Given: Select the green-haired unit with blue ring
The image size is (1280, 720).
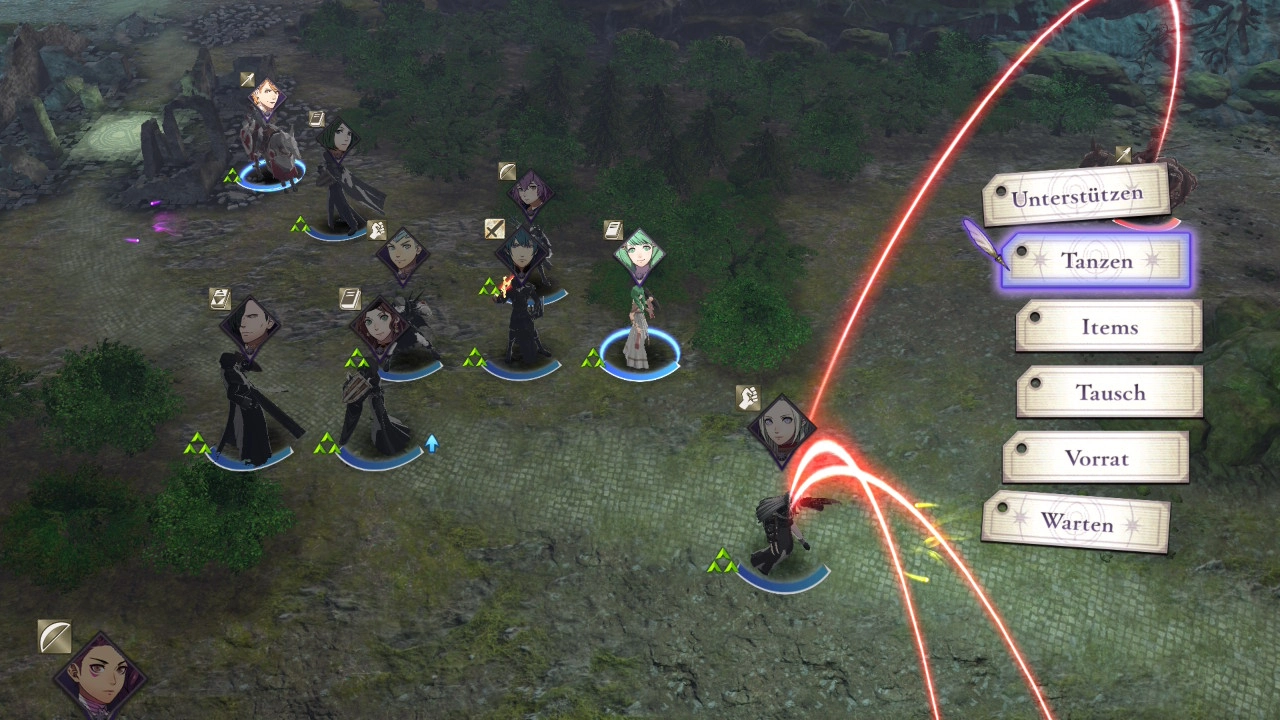Looking at the screenshot, I should [639, 310].
